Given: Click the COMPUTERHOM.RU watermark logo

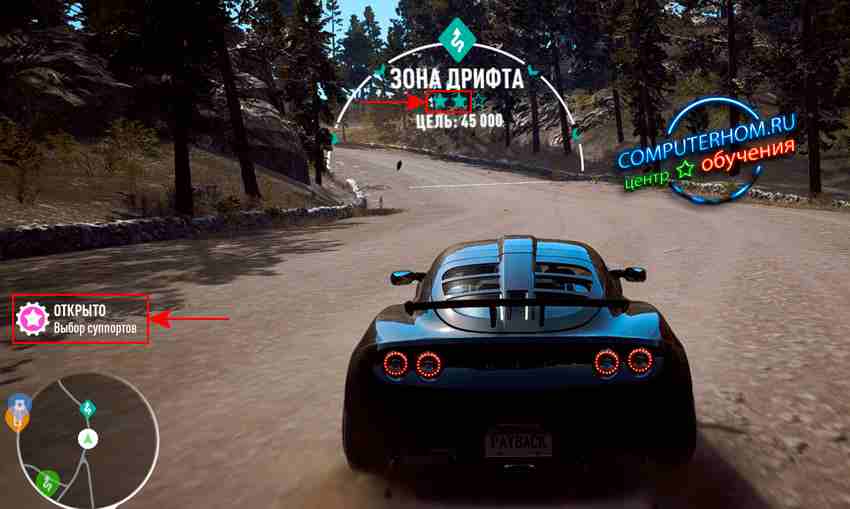Looking at the screenshot, I should [x=708, y=153].
